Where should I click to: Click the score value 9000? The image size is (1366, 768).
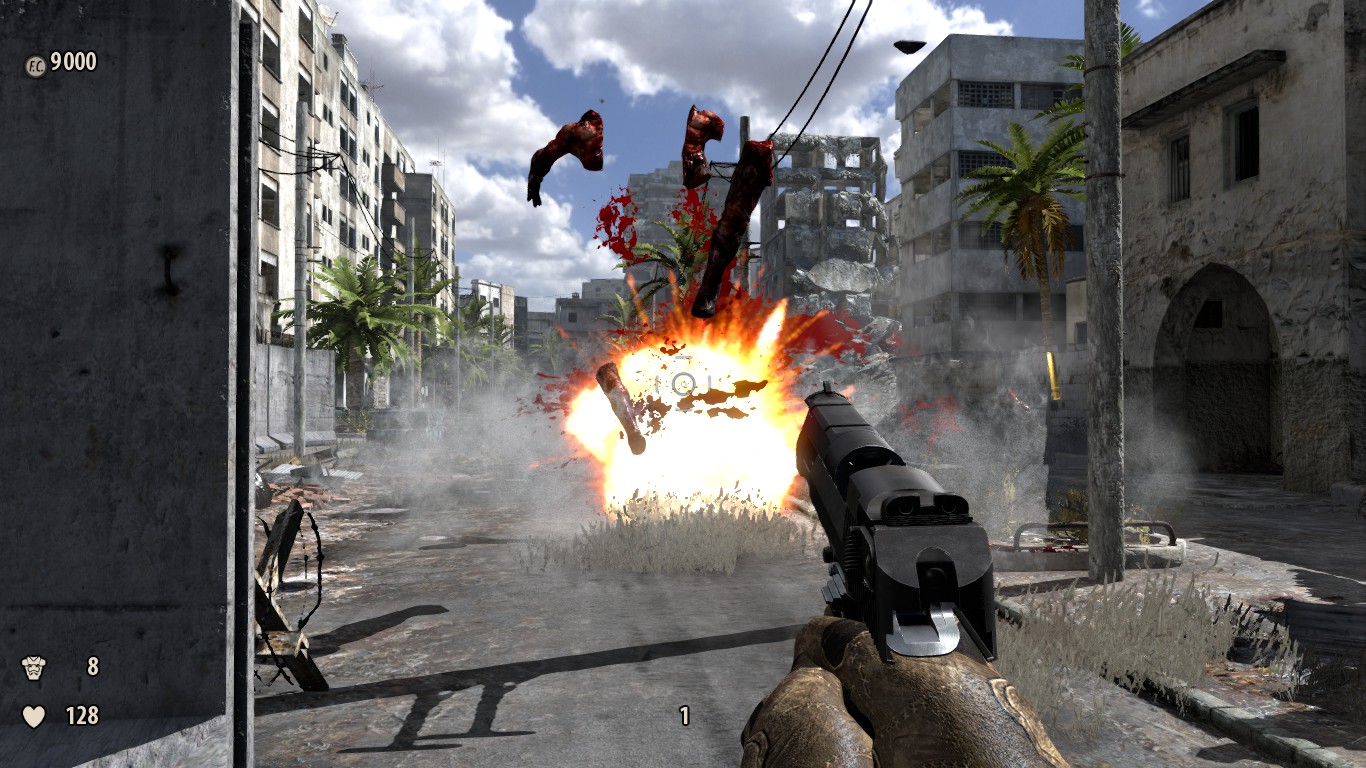point(73,60)
